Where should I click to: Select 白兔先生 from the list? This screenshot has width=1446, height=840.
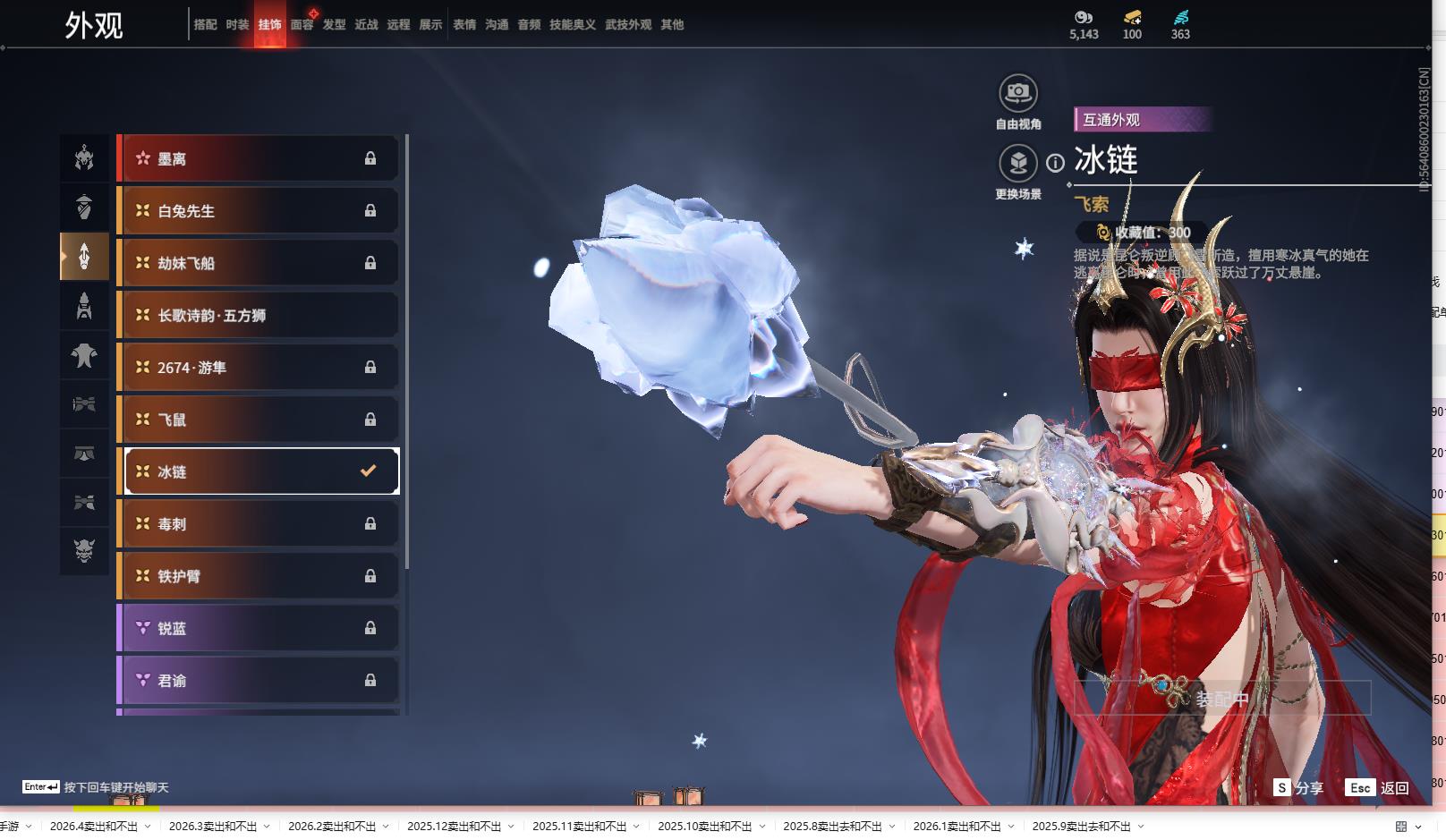coord(258,211)
